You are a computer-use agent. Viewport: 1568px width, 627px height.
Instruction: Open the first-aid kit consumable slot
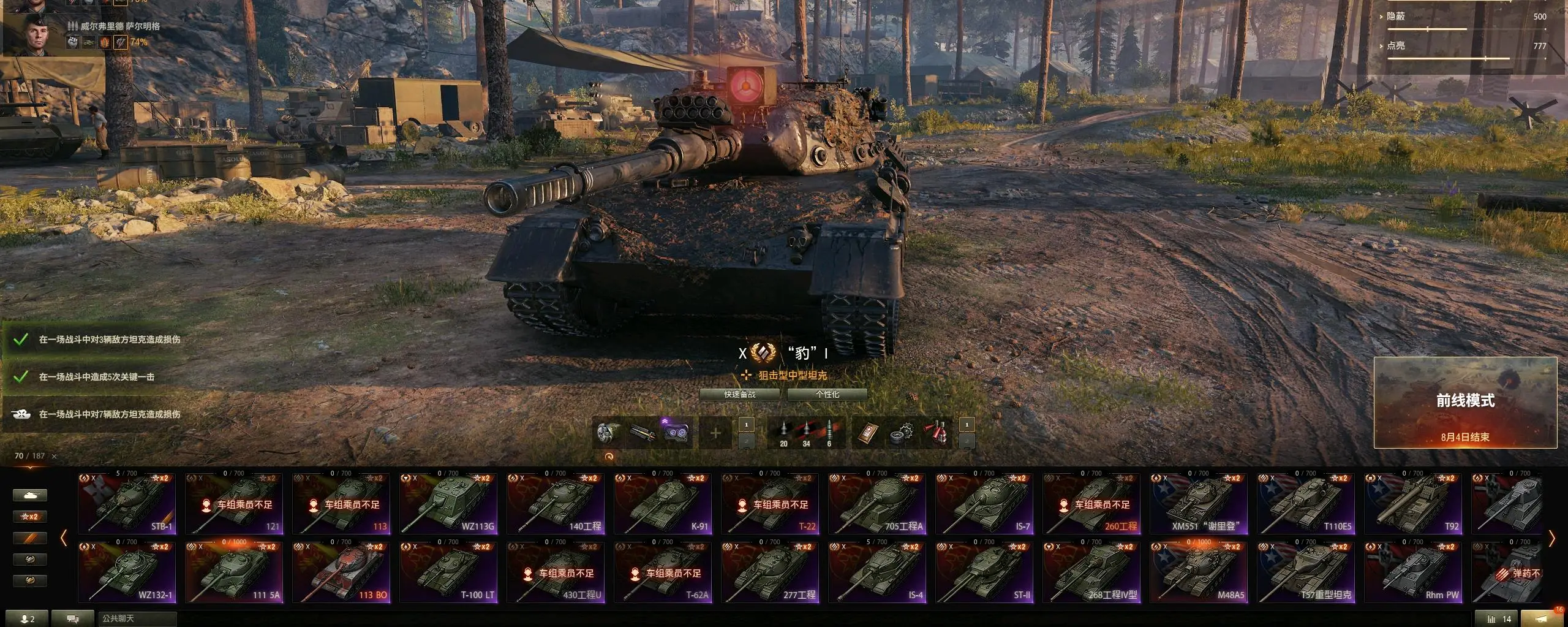[937, 433]
